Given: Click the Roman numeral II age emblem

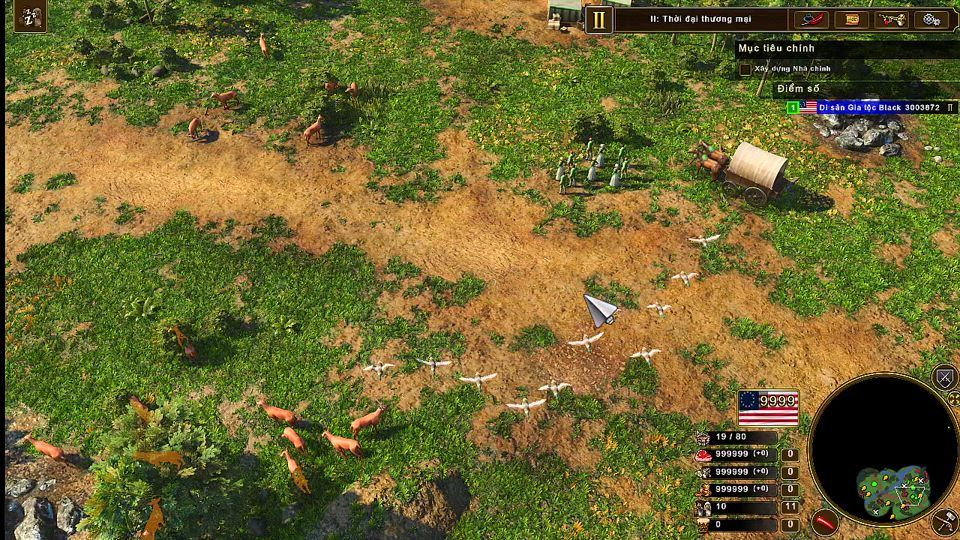Looking at the screenshot, I should pyautogui.click(x=599, y=19).
